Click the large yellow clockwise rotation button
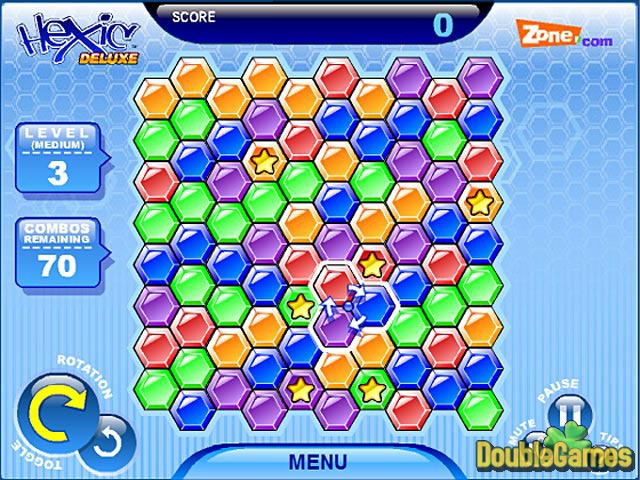640x480 pixels. click(x=48, y=409)
